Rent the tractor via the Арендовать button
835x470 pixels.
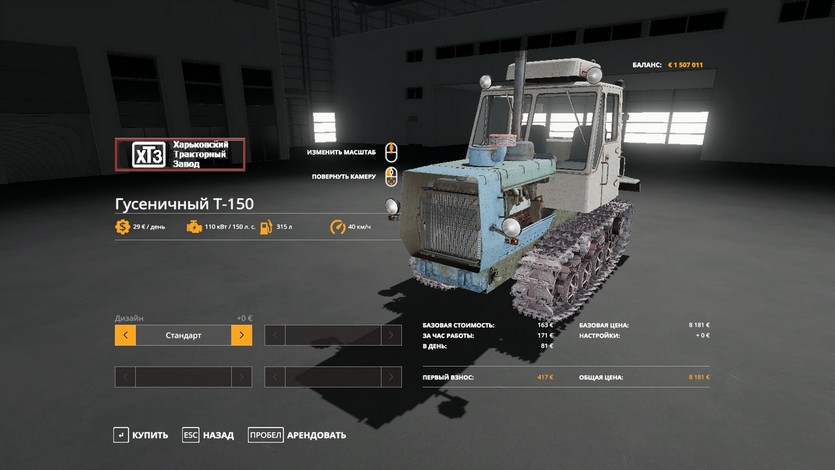click(x=297, y=435)
